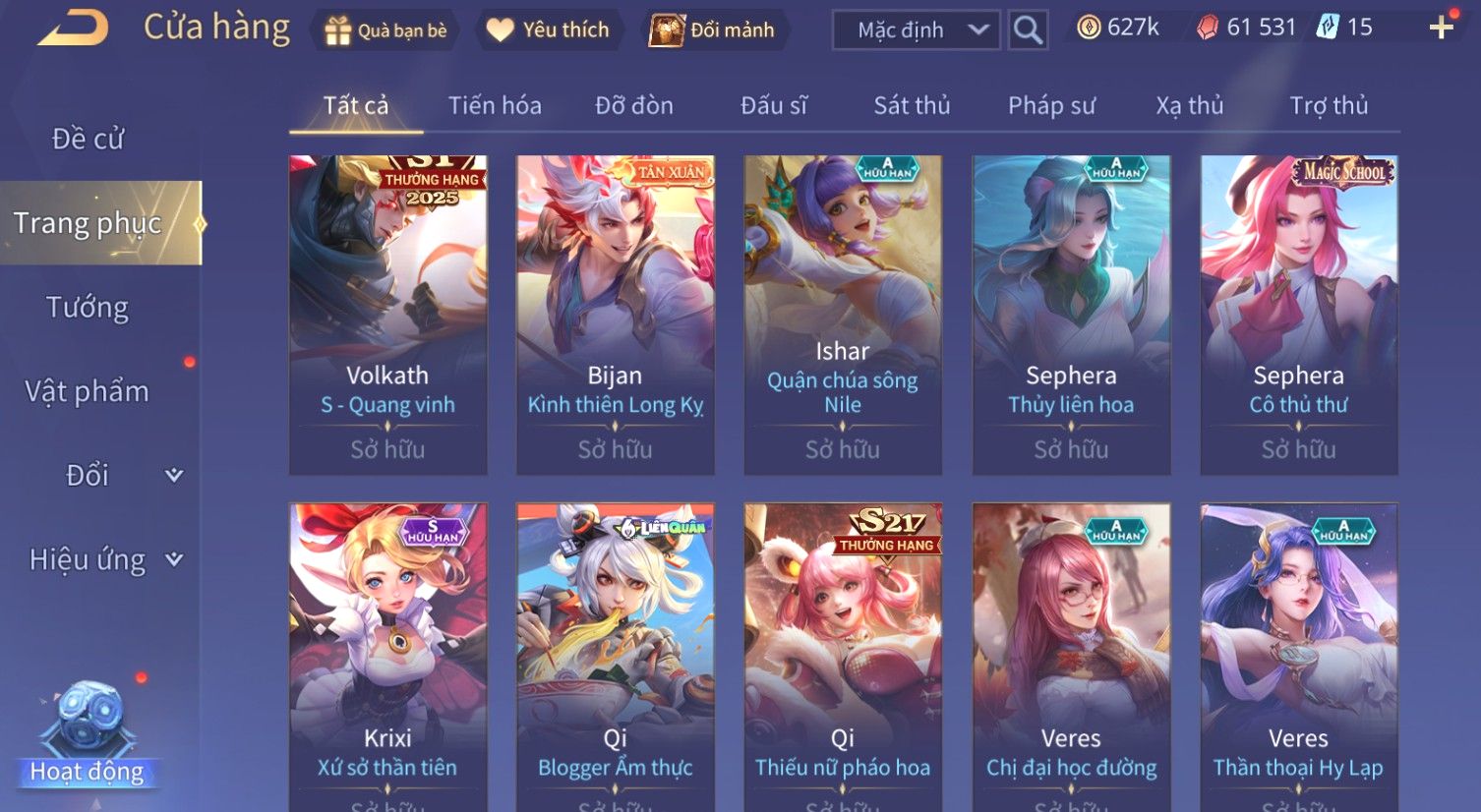The image size is (1481, 812).
Task: Open the Hoạt động events button
Action: pos(88,737)
